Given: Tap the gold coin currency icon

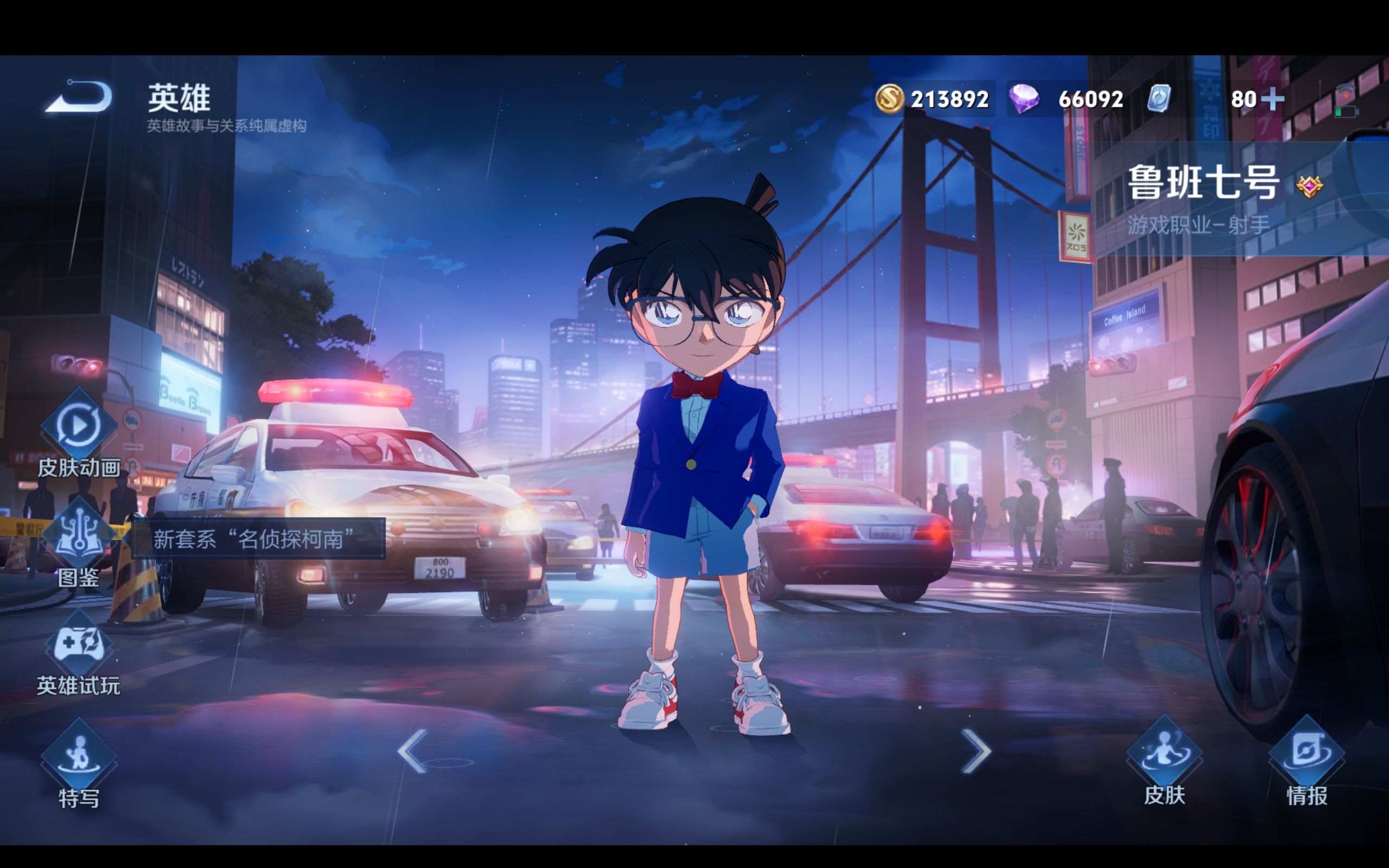Looking at the screenshot, I should click(889, 99).
